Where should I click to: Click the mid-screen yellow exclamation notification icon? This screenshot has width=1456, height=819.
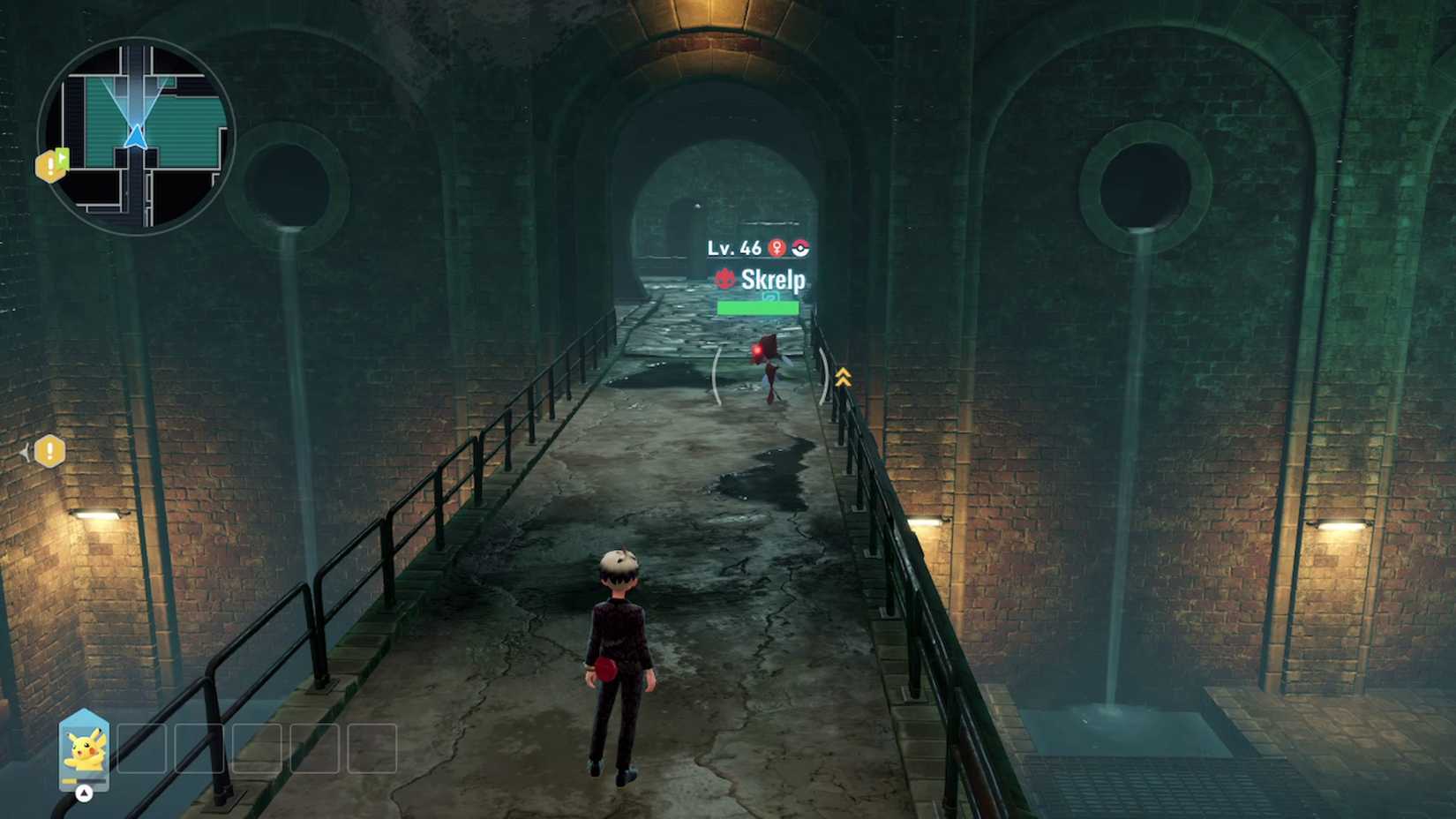click(x=50, y=451)
